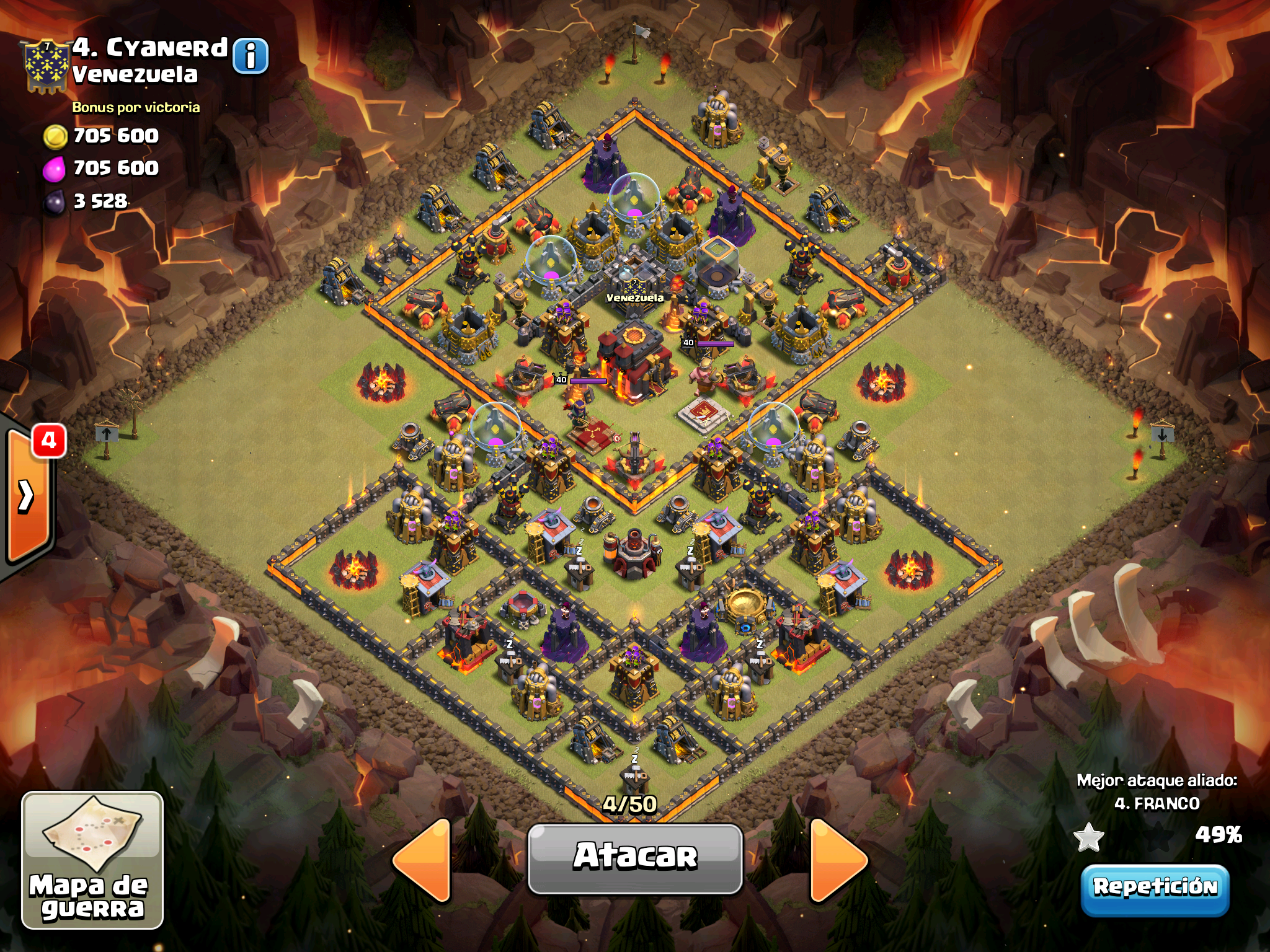Expand the orange side panel with badge 4

point(28,496)
